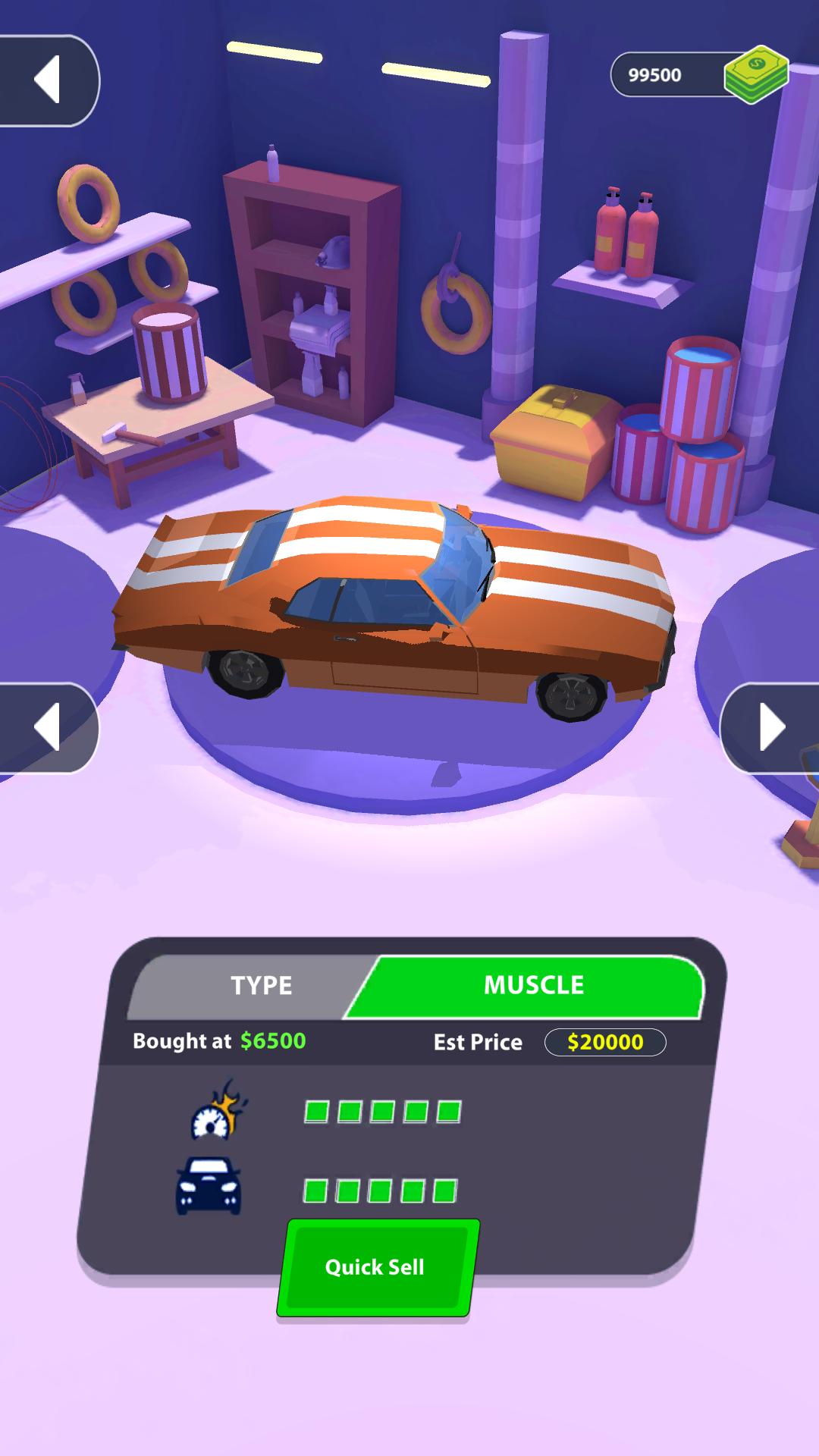The width and height of the screenshot is (819, 1456).
Task: Exit the garage with the back arrow
Action: click(x=47, y=80)
